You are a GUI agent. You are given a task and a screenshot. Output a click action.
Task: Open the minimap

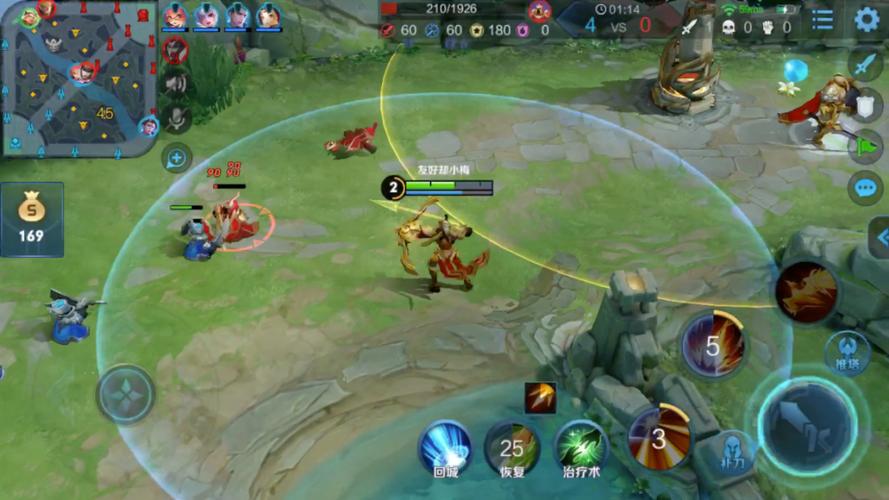[78, 80]
